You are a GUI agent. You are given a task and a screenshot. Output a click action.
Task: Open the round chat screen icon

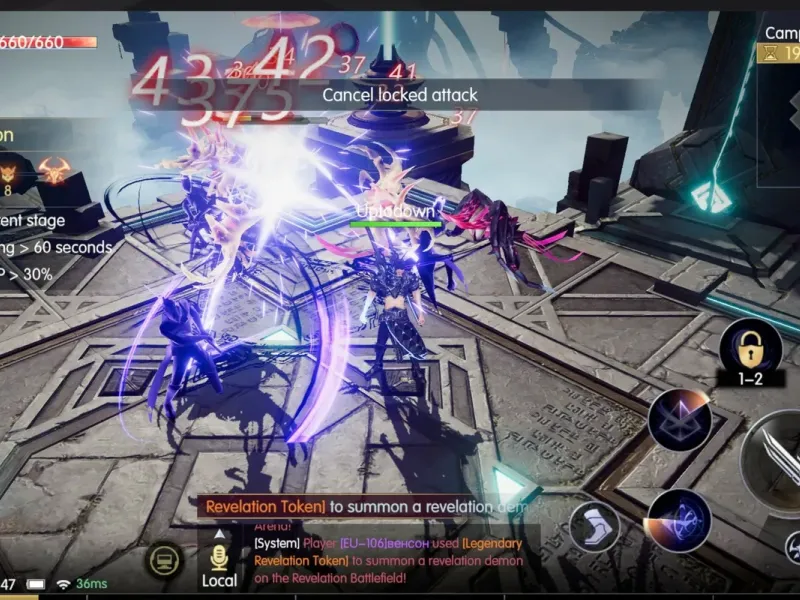[166, 561]
